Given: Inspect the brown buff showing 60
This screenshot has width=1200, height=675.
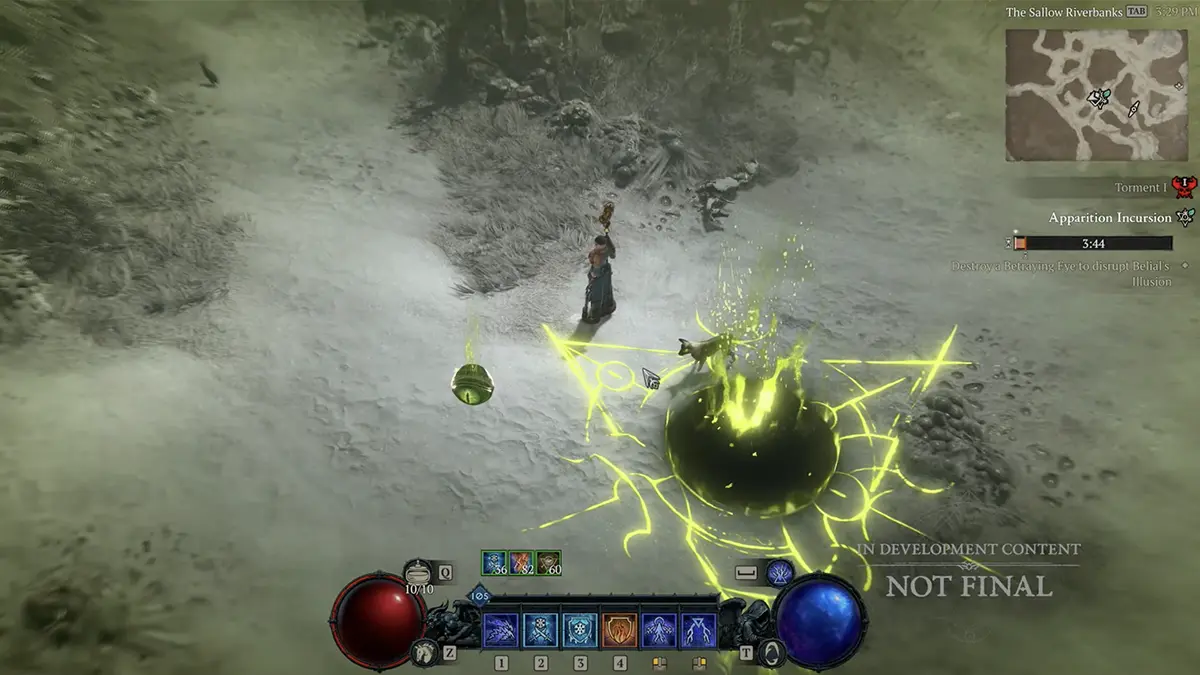Looking at the screenshot, I should pyautogui.click(x=548, y=563).
